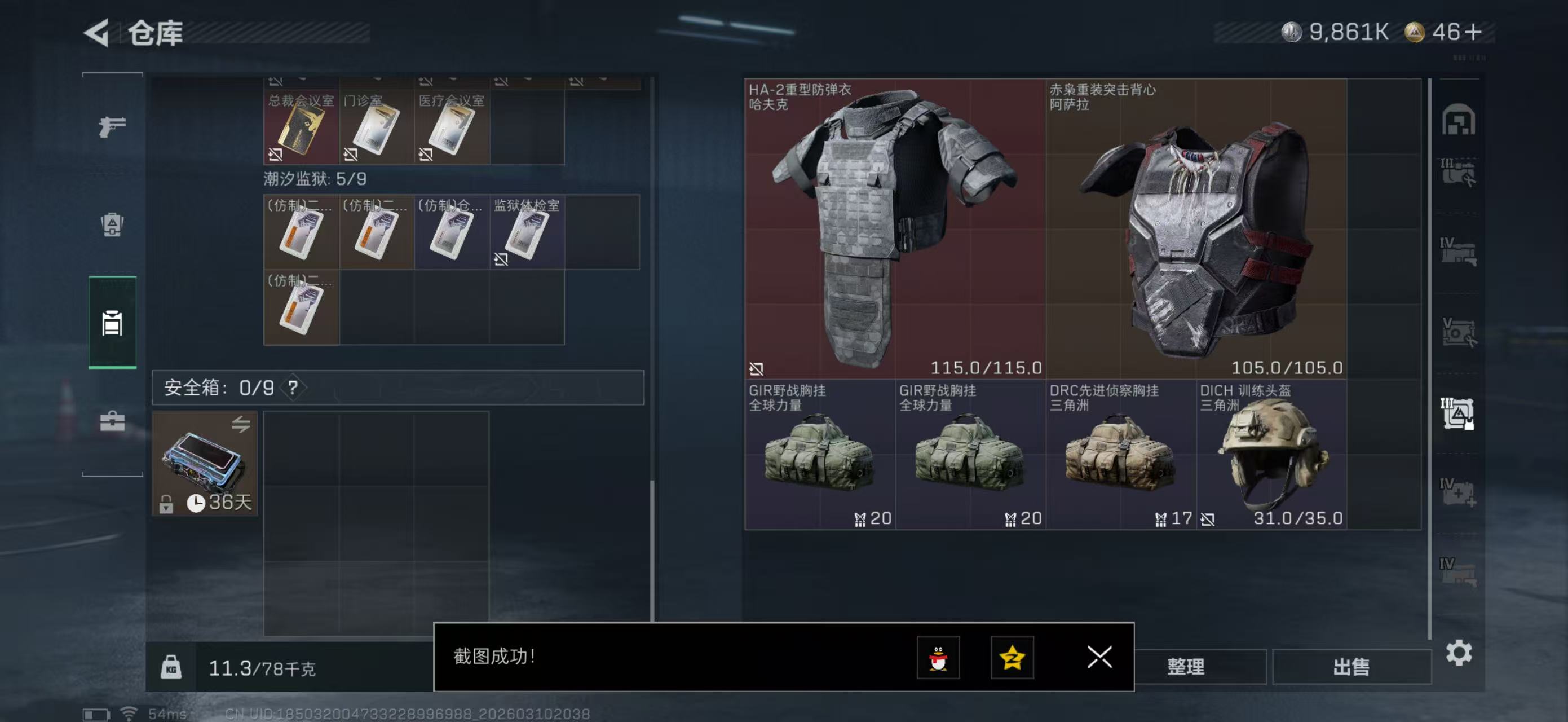Open the gear settings icon

coord(1459,653)
